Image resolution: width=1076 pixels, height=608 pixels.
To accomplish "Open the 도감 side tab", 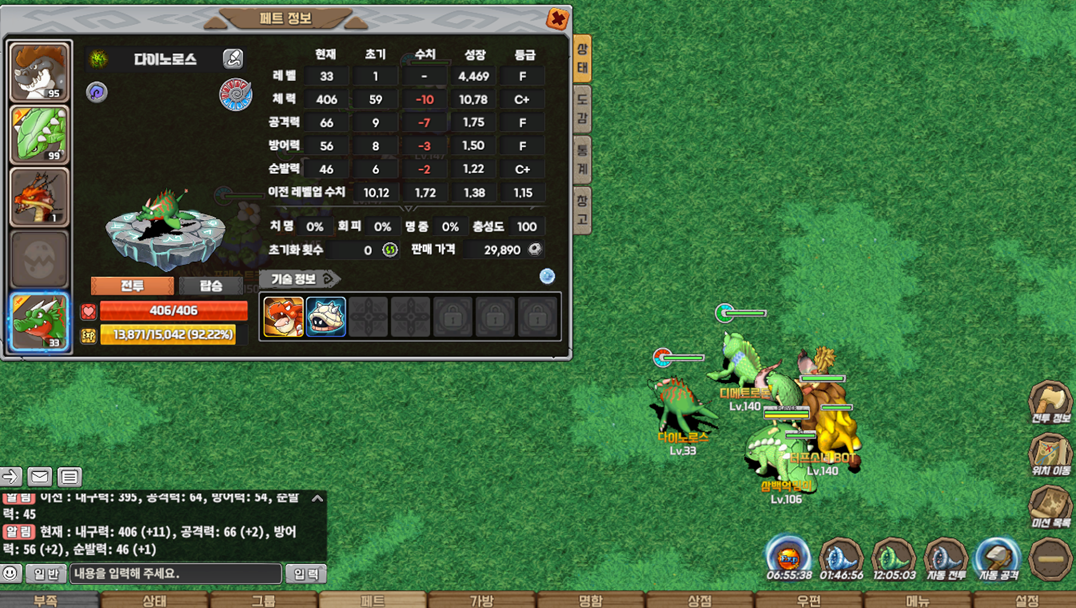I will pyautogui.click(x=582, y=108).
